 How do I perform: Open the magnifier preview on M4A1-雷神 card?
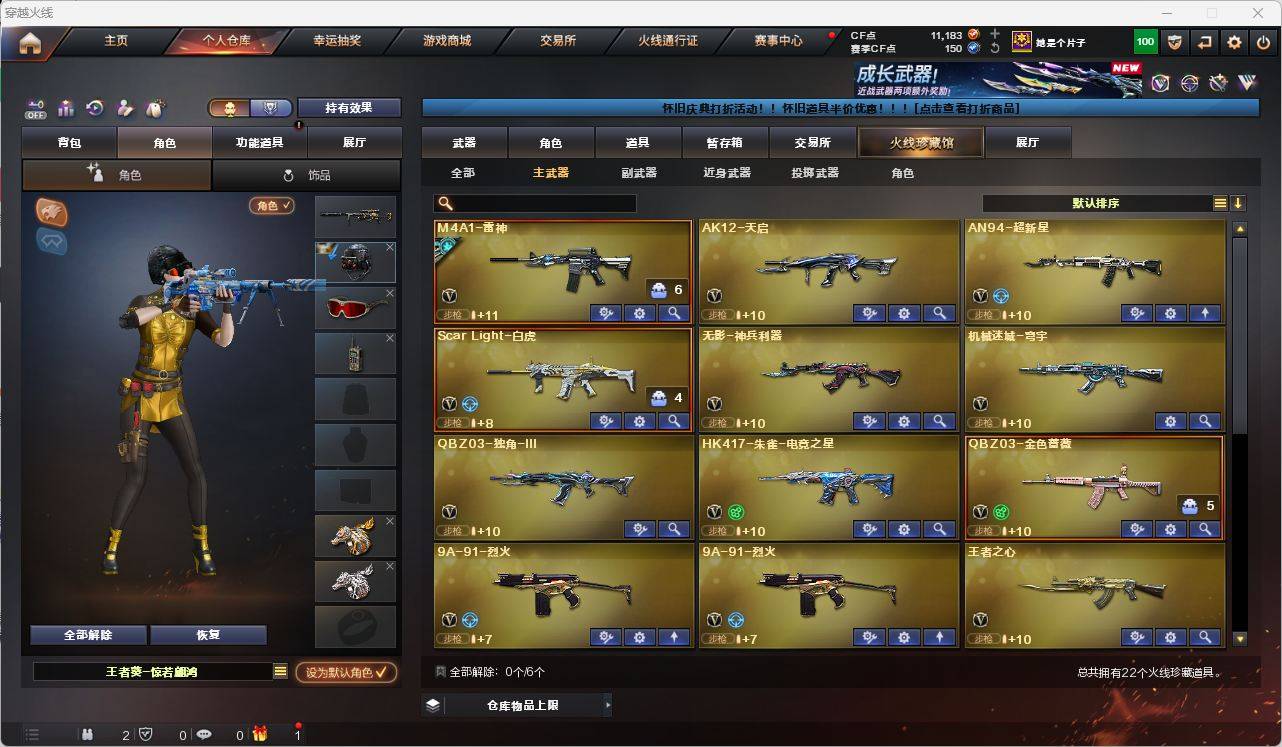(x=673, y=313)
